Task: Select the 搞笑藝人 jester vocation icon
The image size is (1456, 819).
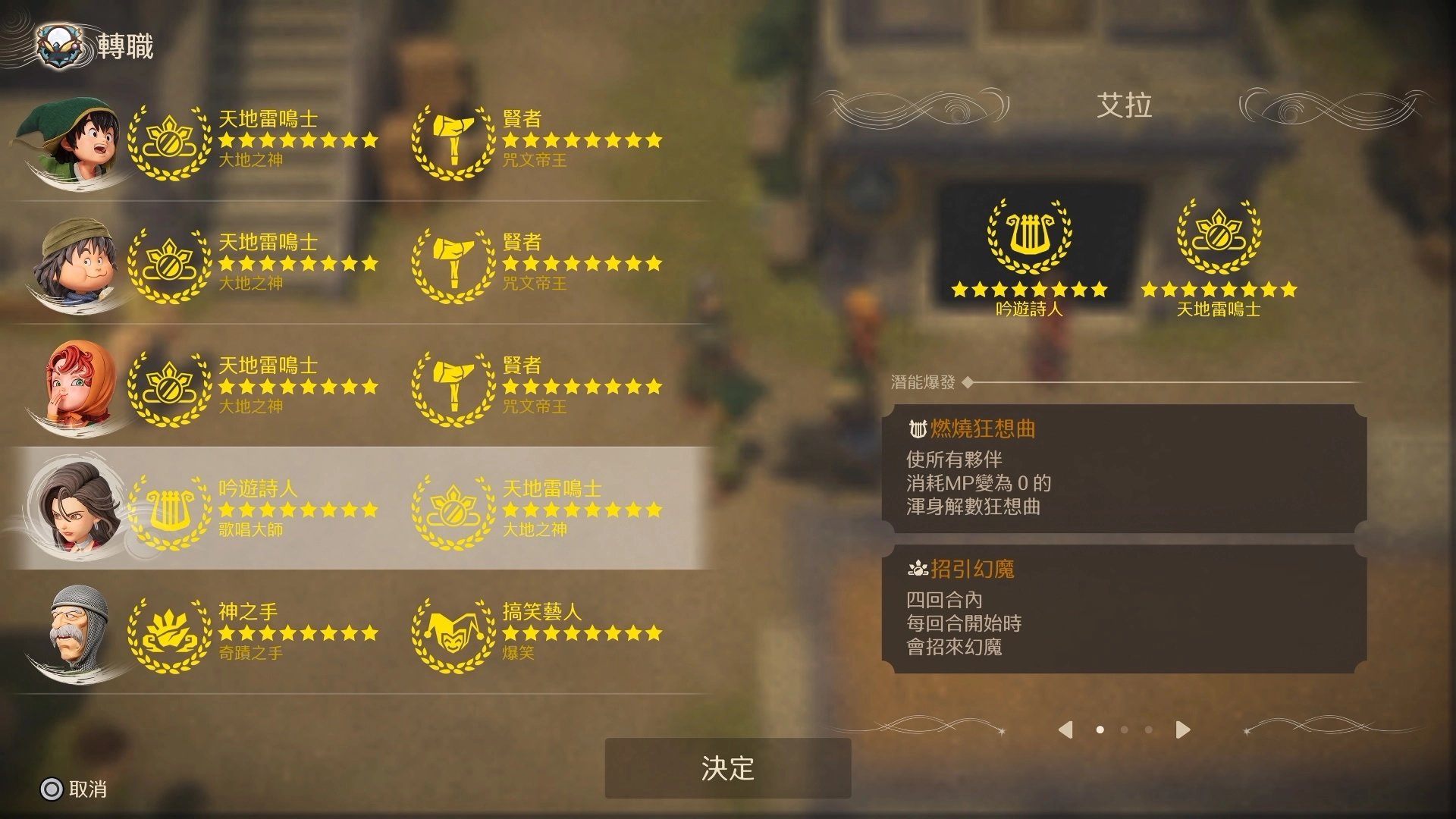Action: coord(453,637)
